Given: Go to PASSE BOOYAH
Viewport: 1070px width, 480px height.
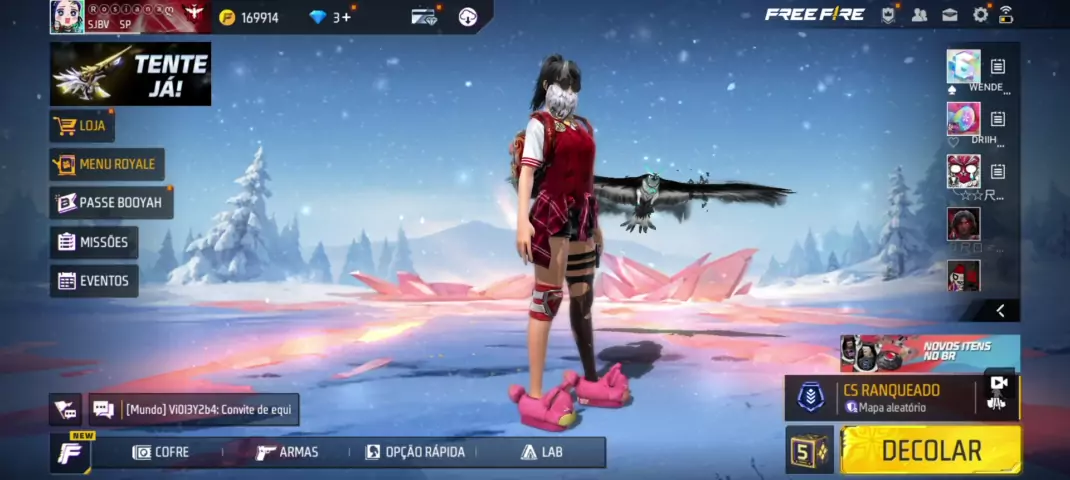Looking at the screenshot, I should click(111, 203).
